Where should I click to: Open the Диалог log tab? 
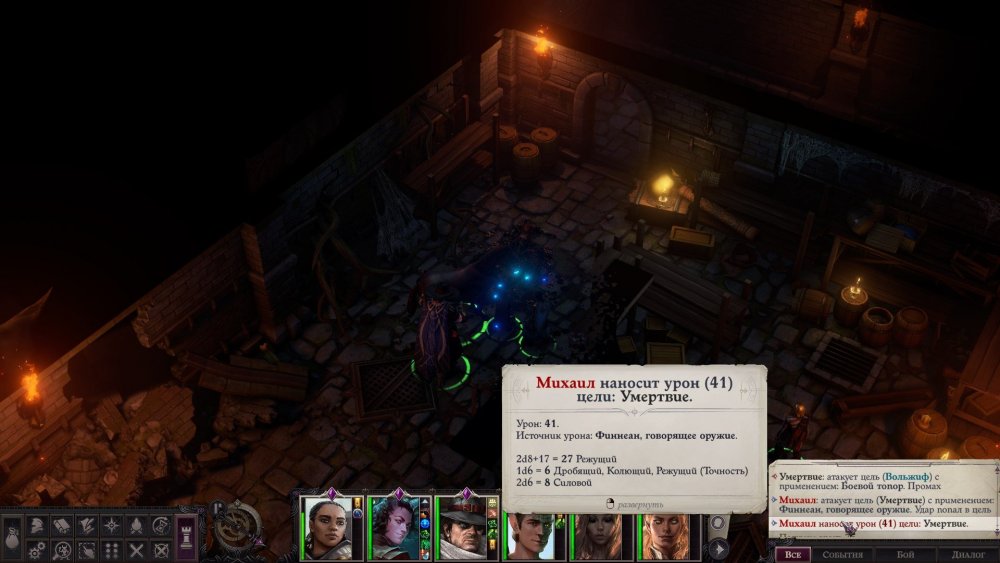tap(968, 554)
